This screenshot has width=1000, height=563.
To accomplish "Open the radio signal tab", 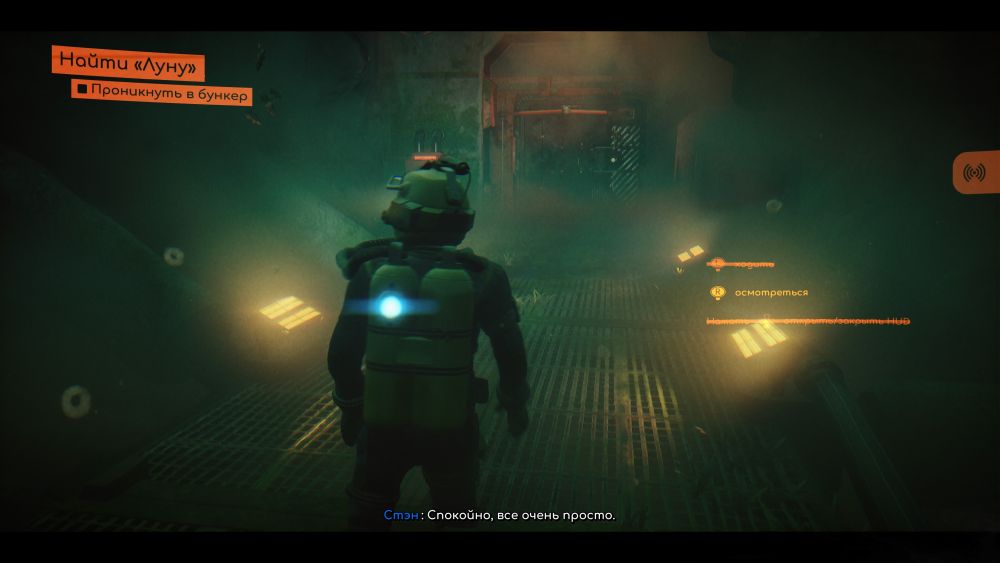I will pos(974,172).
